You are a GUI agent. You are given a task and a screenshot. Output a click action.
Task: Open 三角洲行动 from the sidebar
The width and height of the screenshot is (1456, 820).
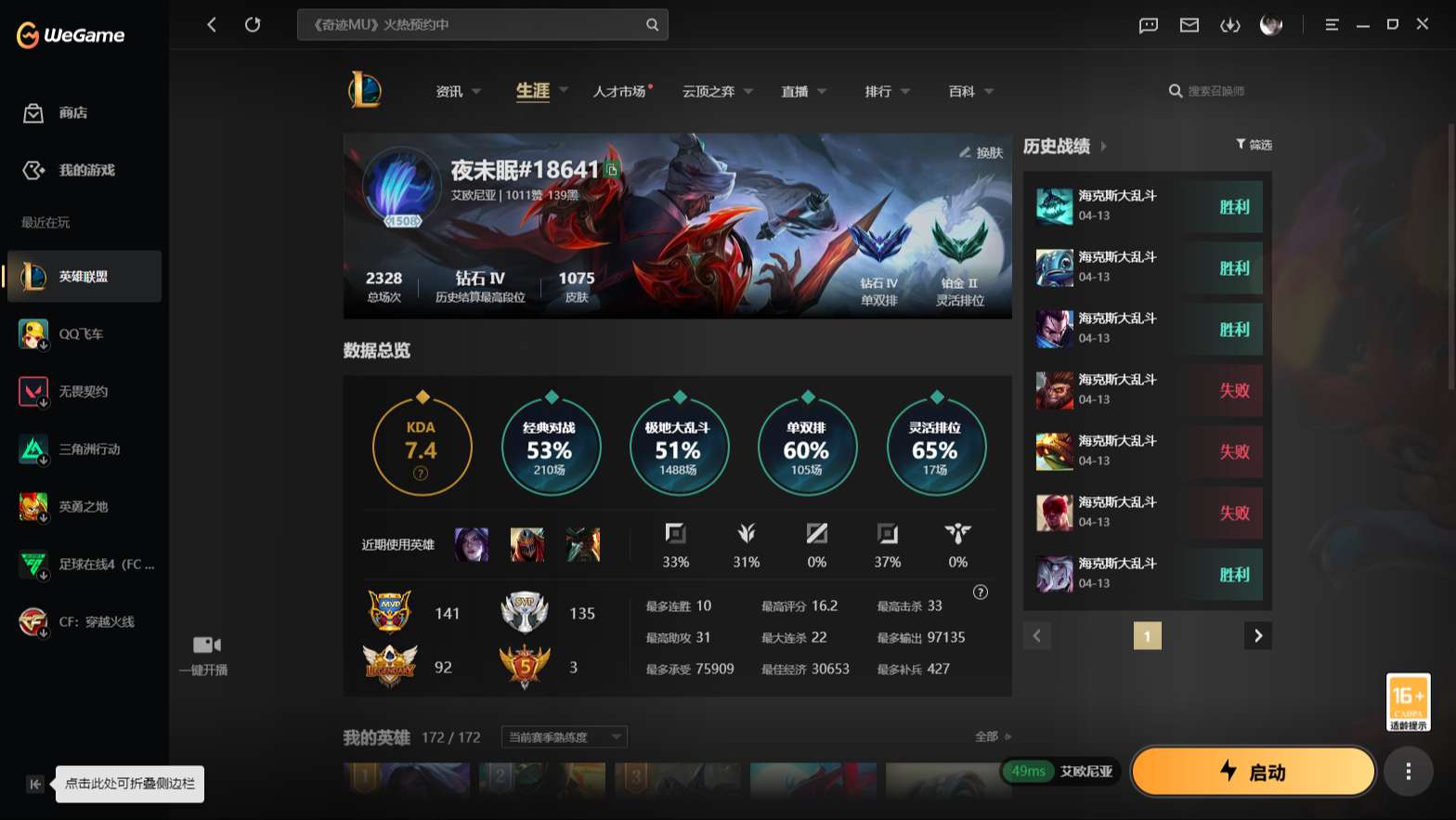point(82,449)
